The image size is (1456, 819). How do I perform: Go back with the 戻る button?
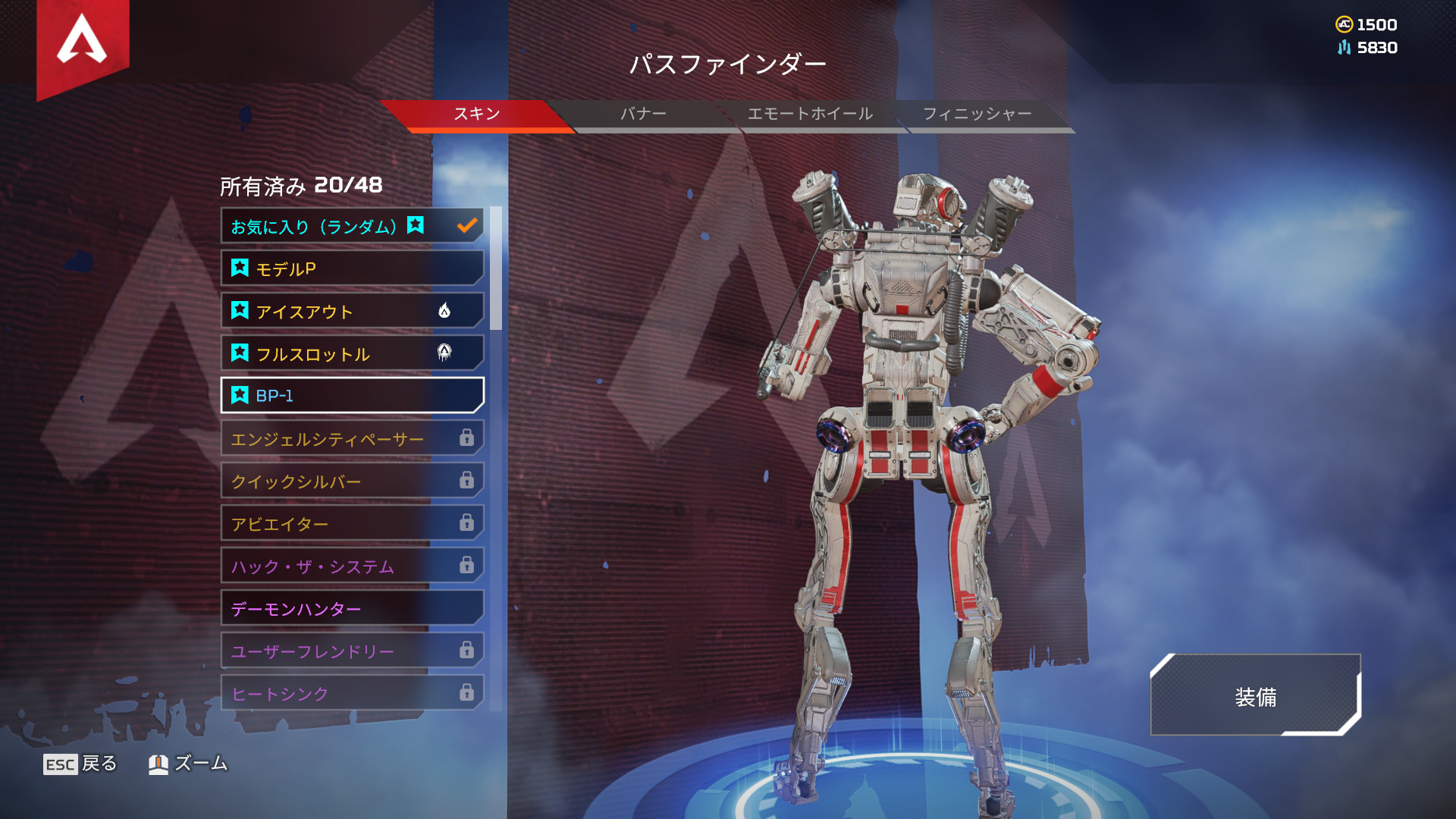click(x=80, y=764)
